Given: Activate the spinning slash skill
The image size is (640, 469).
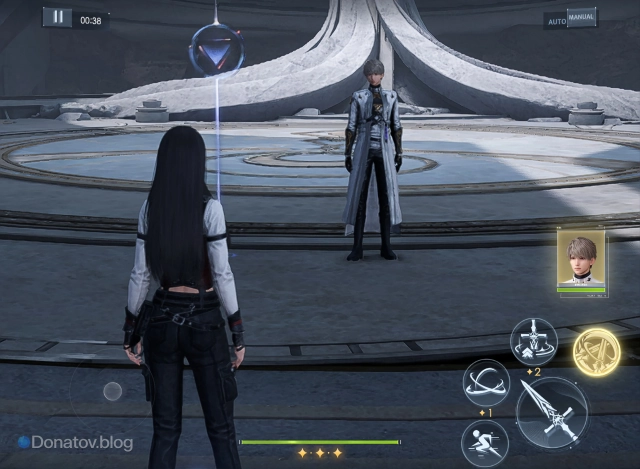Looking at the screenshot, I should (x=486, y=381).
